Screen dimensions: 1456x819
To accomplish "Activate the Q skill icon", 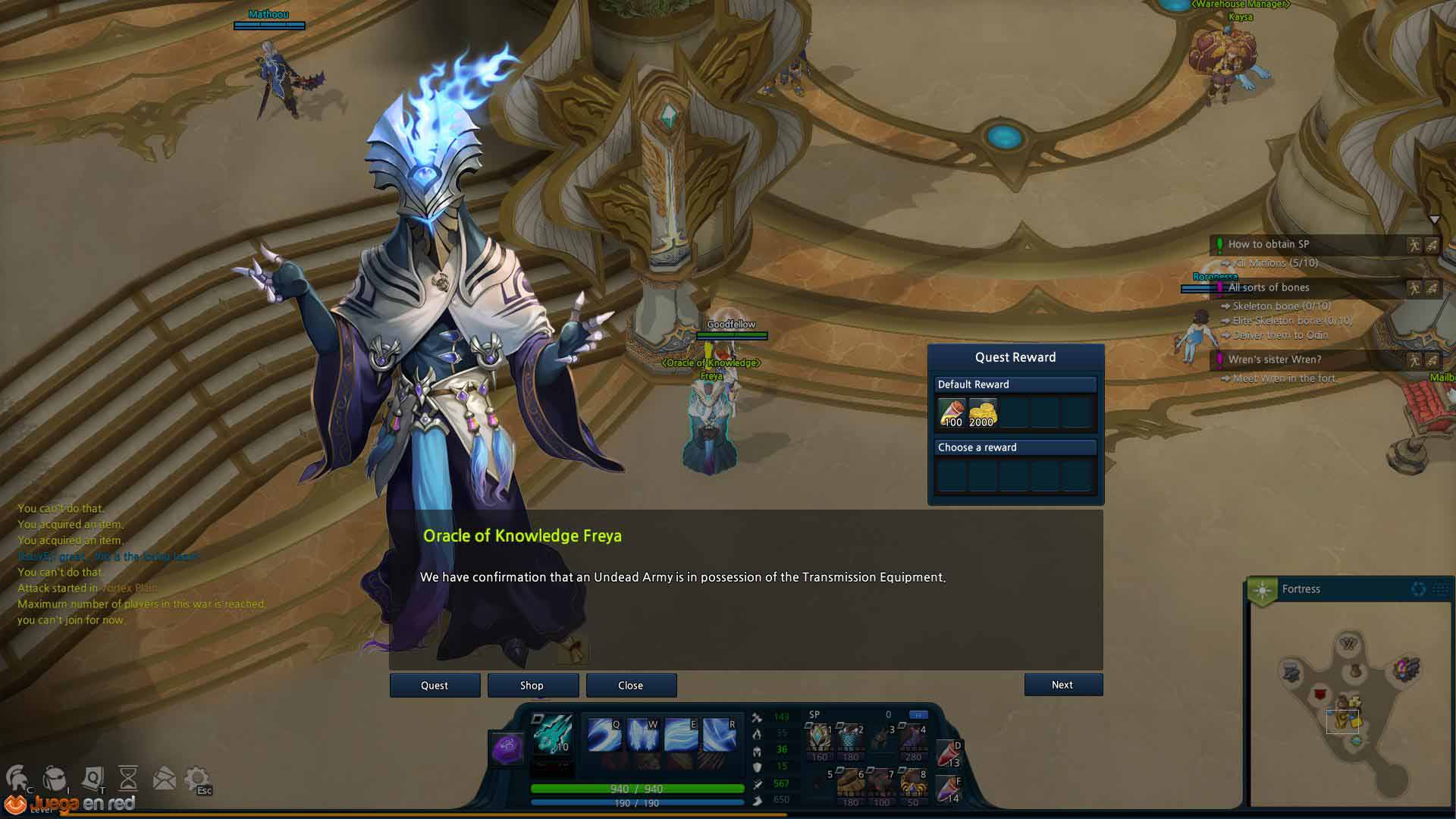I will 604,734.
